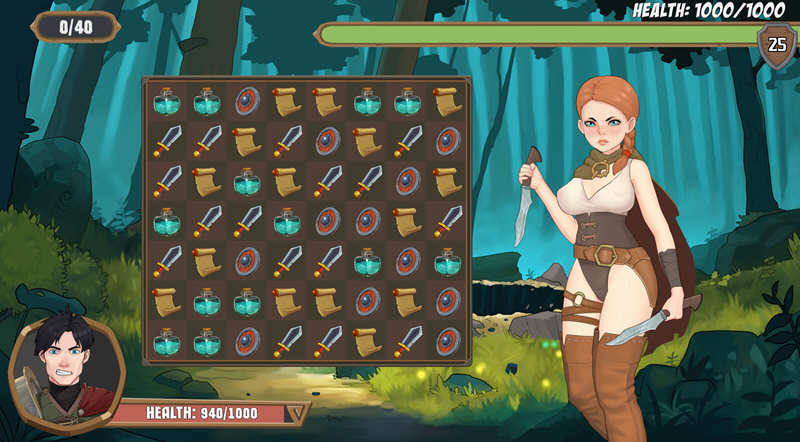Viewport: 800px width, 442px height.
Task: Click the only scroll in the bottom row
Action: [x=367, y=341]
